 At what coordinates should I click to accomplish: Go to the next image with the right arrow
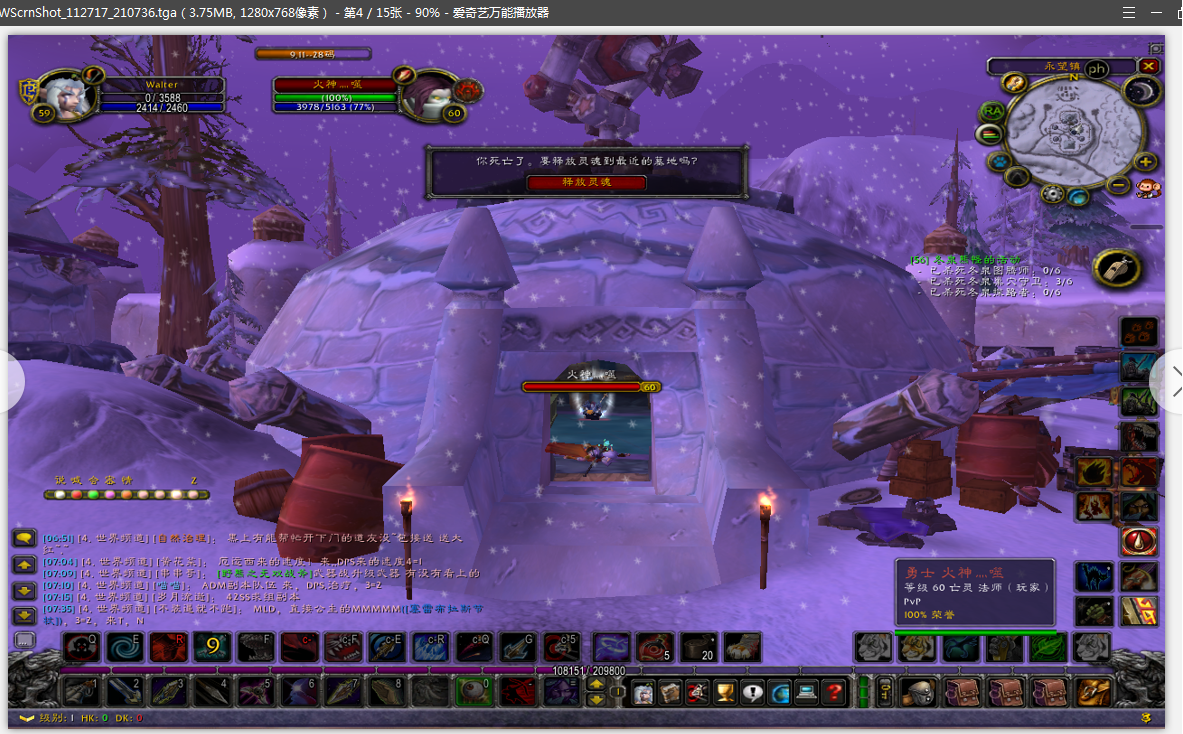(x=1170, y=379)
